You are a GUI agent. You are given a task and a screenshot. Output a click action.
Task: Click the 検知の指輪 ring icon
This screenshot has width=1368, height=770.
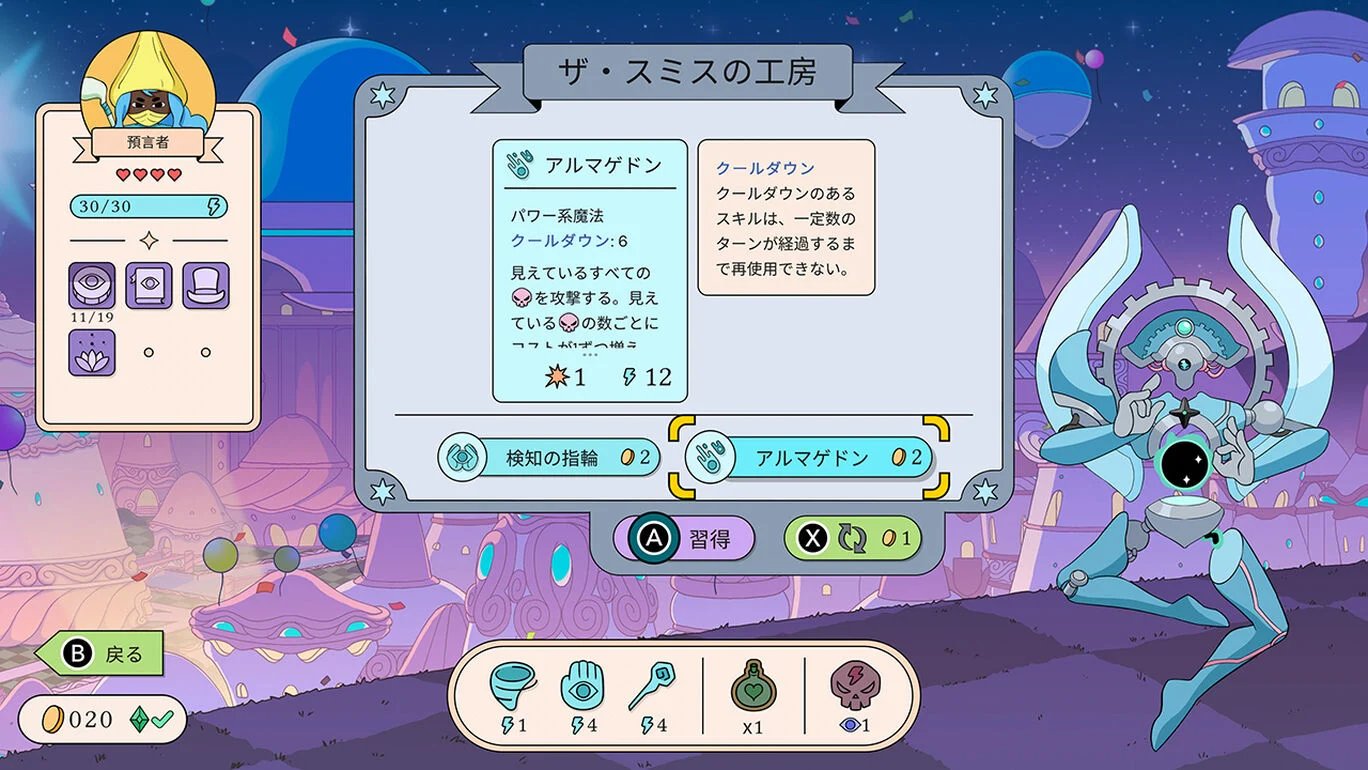[x=462, y=457]
